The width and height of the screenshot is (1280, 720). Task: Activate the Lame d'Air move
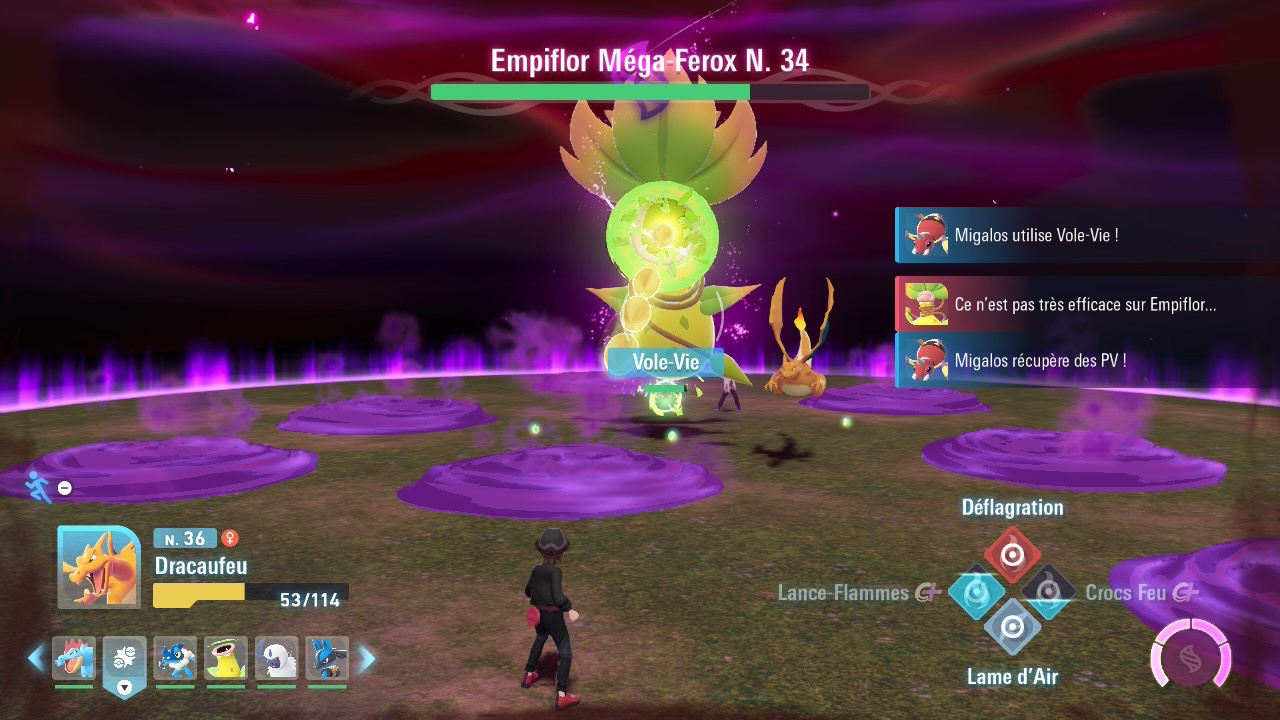(1012, 628)
